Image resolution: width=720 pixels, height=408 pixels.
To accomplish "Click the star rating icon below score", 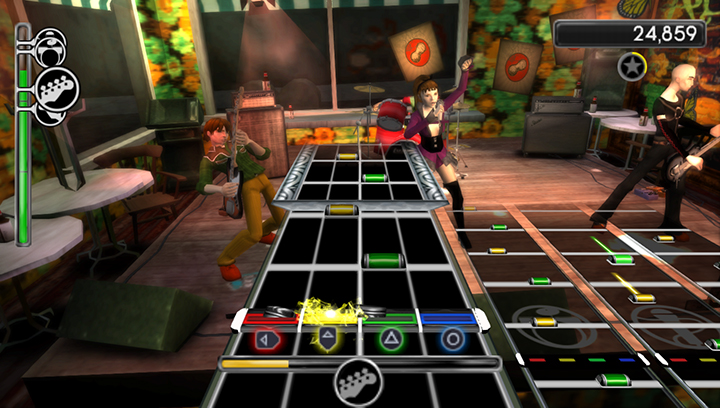I will coord(631,66).
